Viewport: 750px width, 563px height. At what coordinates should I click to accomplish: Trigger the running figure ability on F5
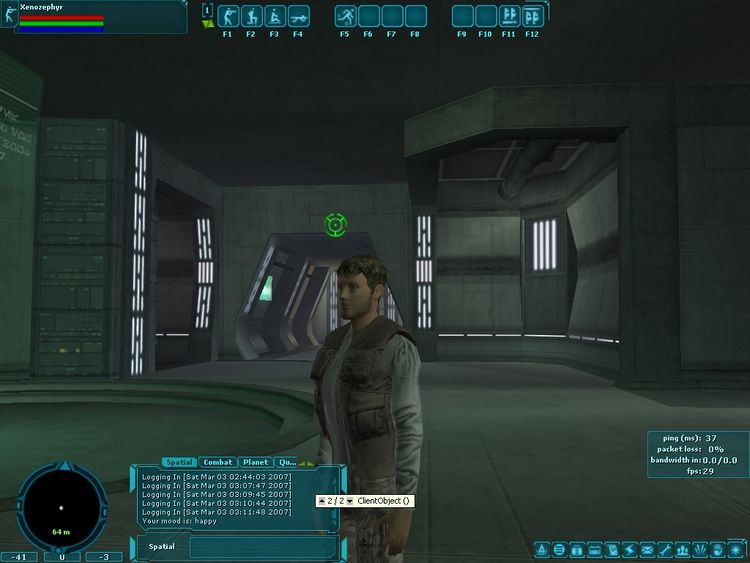(345, 17)
